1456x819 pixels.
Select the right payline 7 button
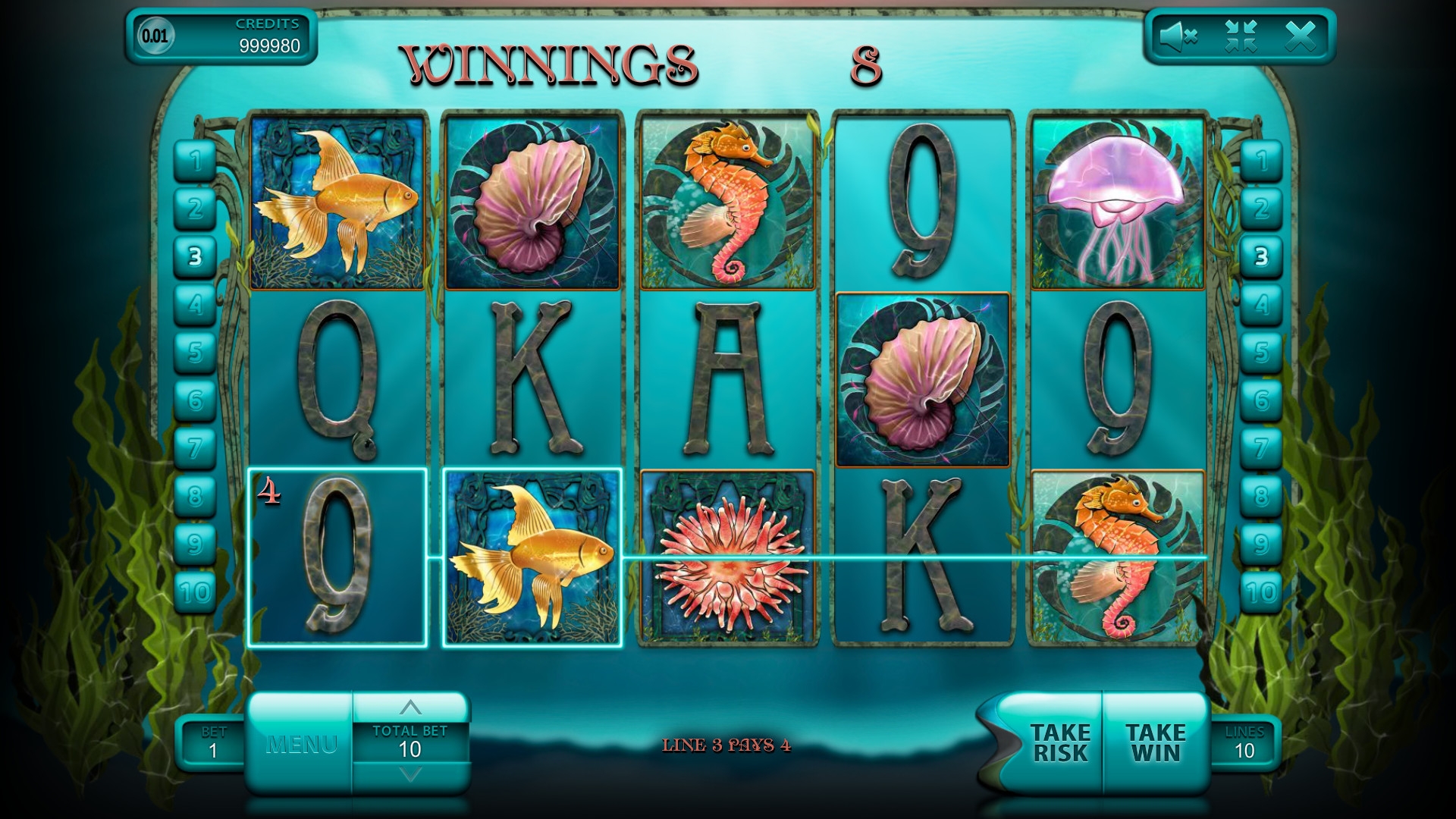coord(1261,448)
